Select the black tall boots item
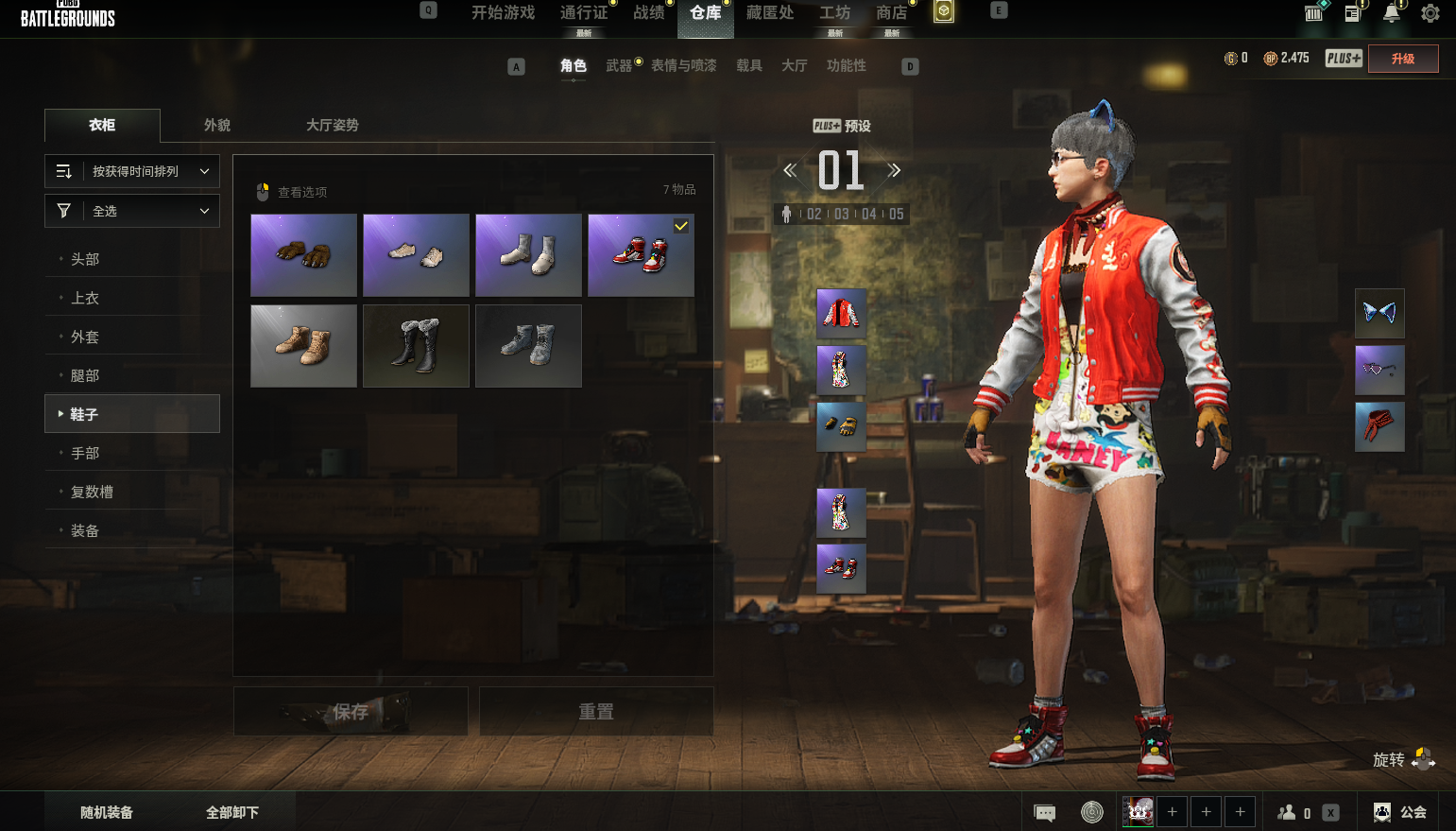Screen dimensions: 1456x831 pyautogui.click(x=416, y=346)
